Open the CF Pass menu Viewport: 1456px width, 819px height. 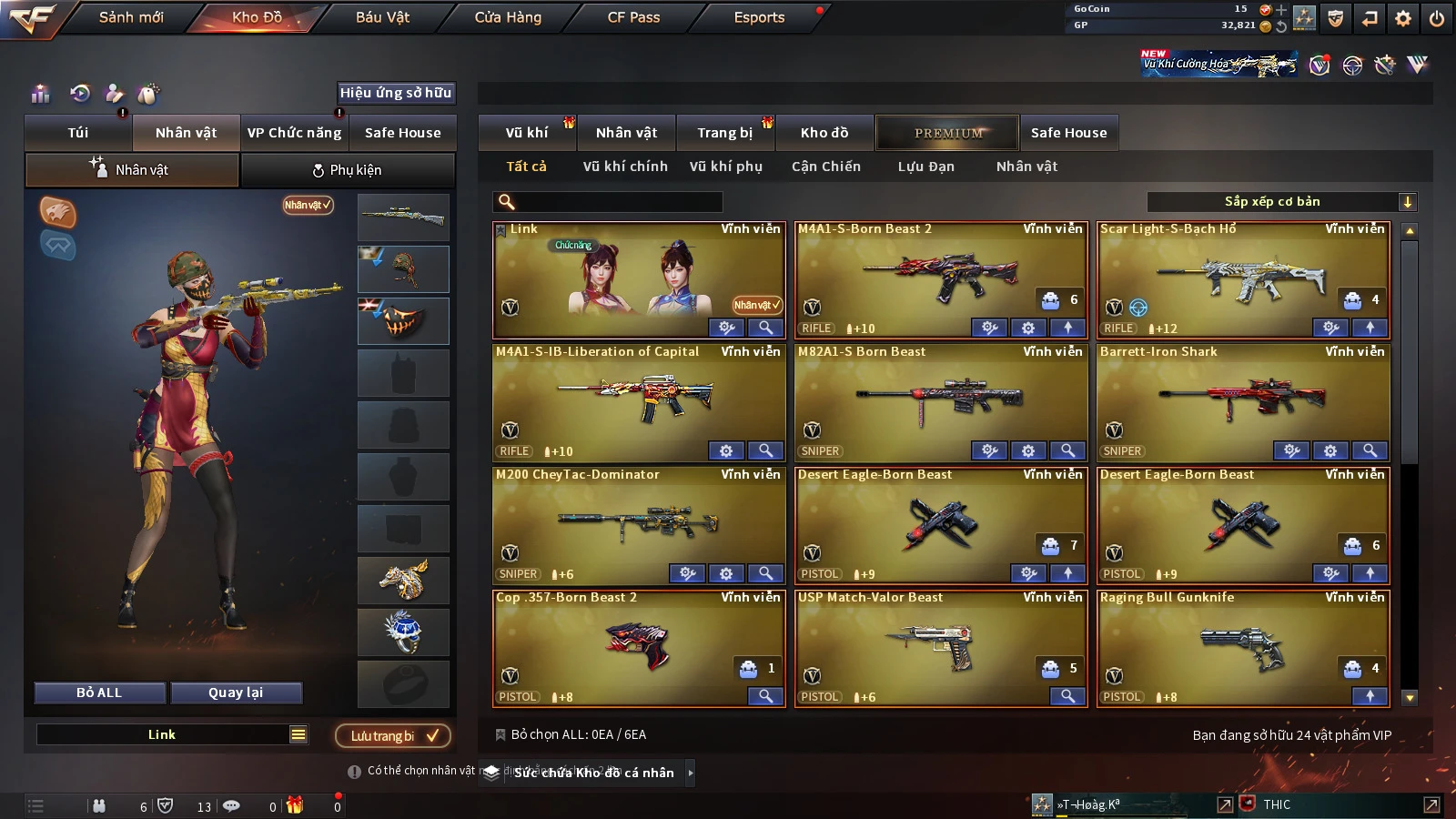(x=633, y=17)
